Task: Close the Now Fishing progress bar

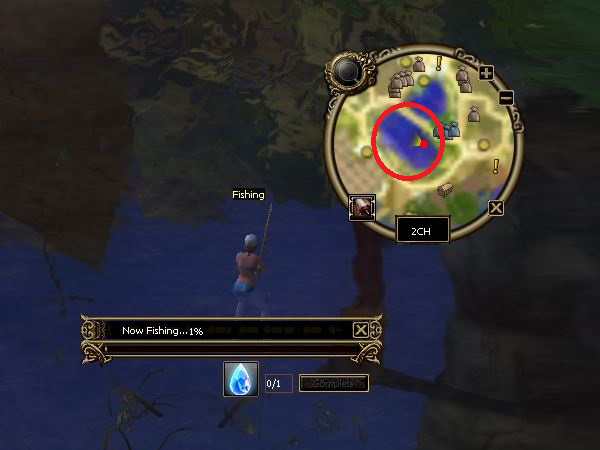Action: [x=361, y=330]
